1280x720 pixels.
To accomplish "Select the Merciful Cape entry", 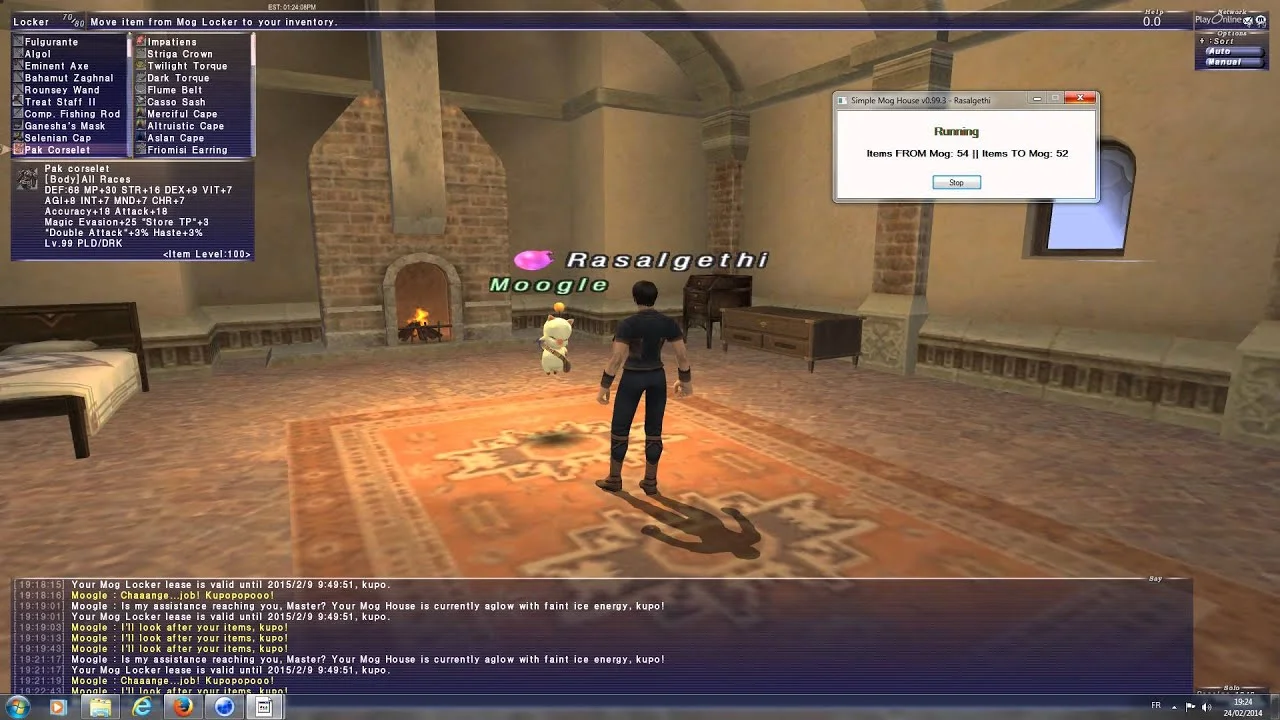I will click(182, 114).
